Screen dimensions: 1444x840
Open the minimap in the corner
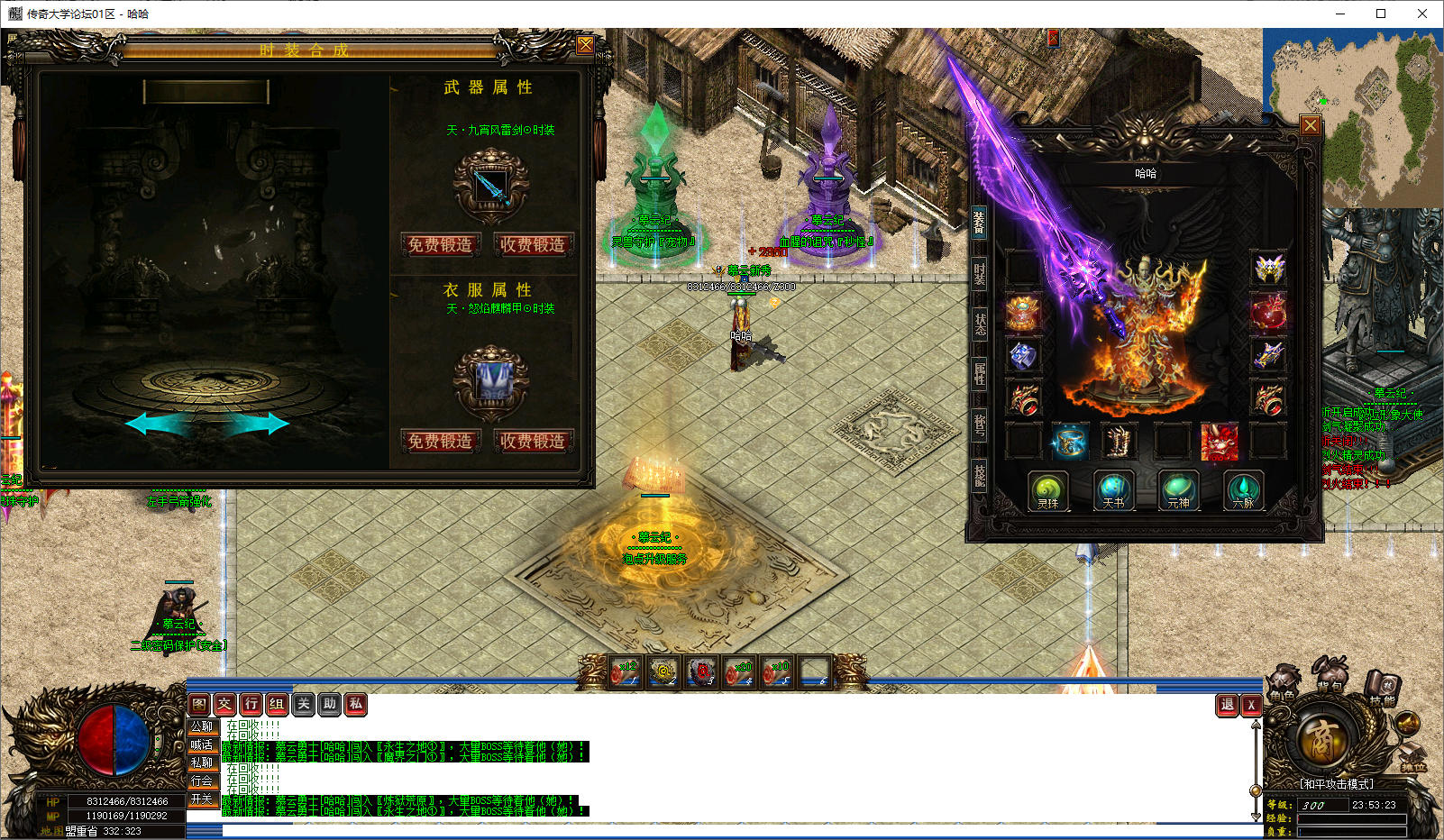coord(1352,117)
